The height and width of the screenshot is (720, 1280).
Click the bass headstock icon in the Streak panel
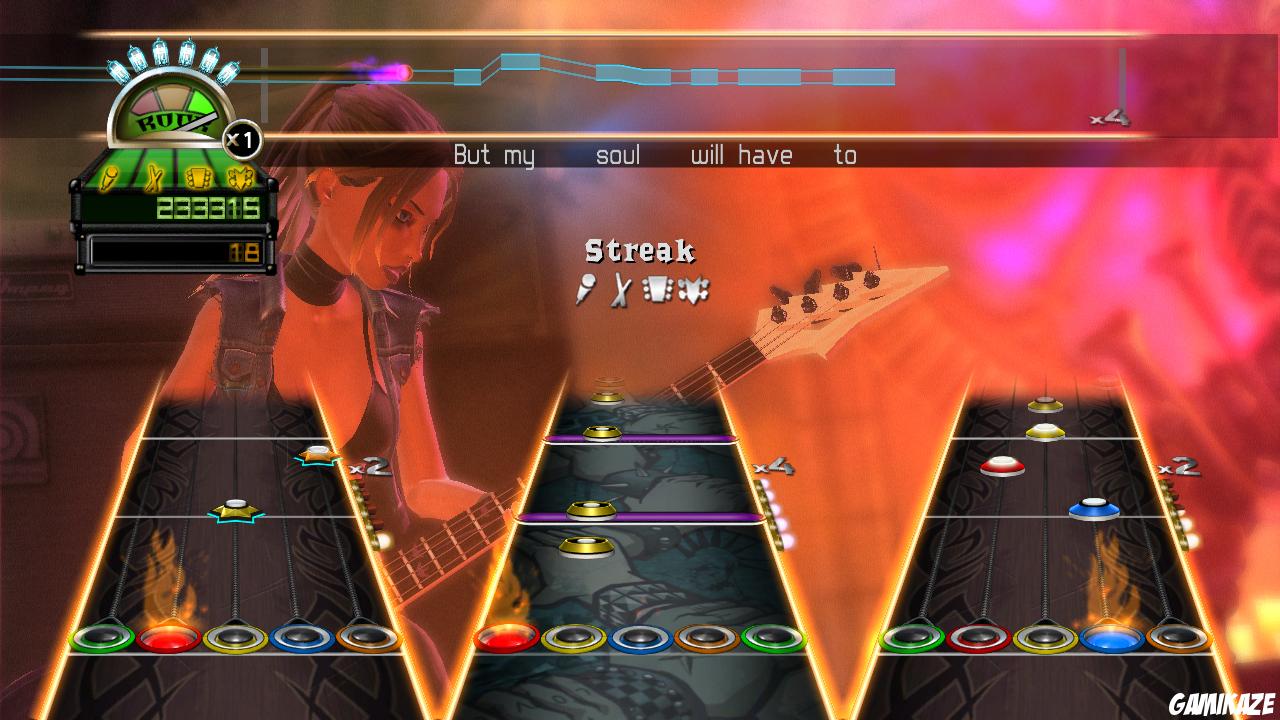pos(692,290)
